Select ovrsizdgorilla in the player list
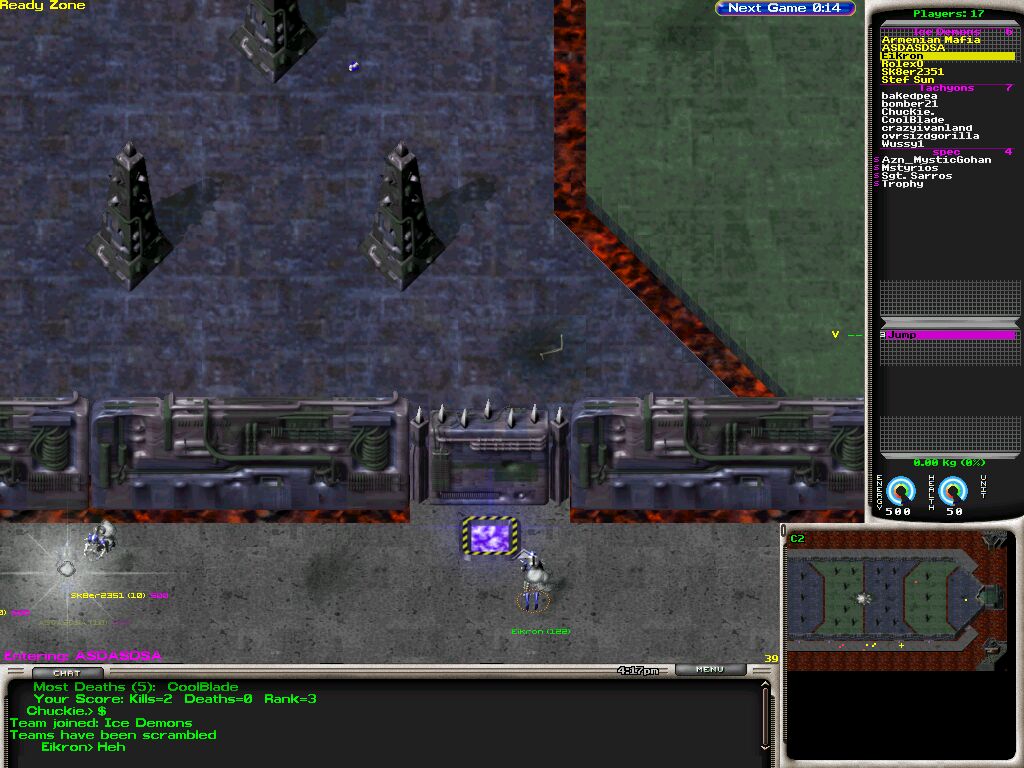The image size is (1024, 768). click(930, 136)
